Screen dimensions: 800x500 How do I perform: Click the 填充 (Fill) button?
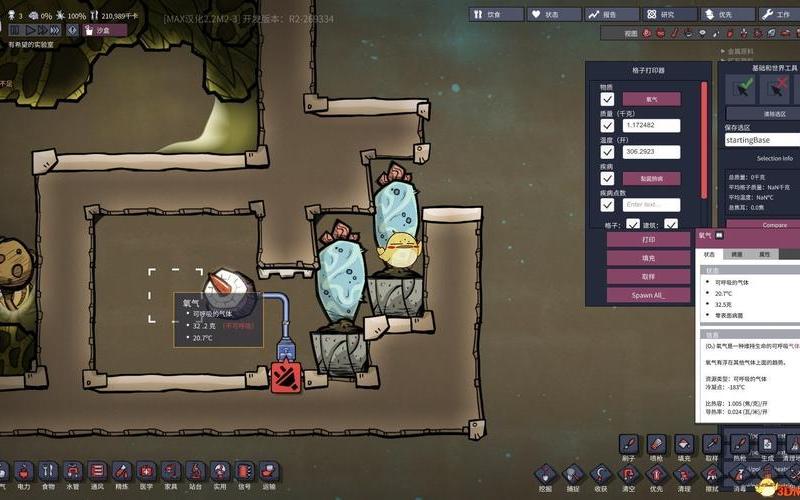coord(649,258)
